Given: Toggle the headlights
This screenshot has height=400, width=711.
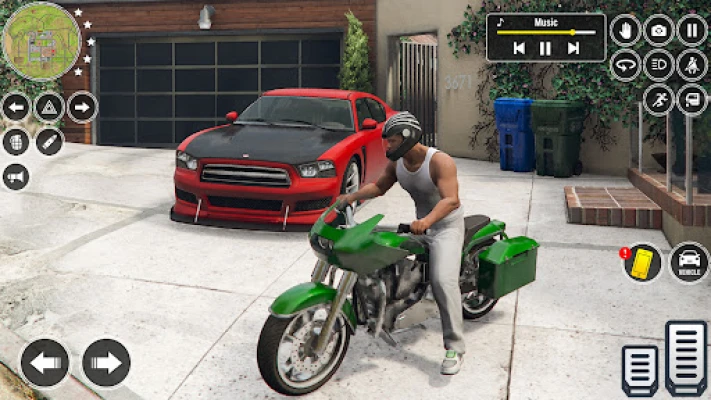Looking at the screenshot, I should (x=659, y=65).
